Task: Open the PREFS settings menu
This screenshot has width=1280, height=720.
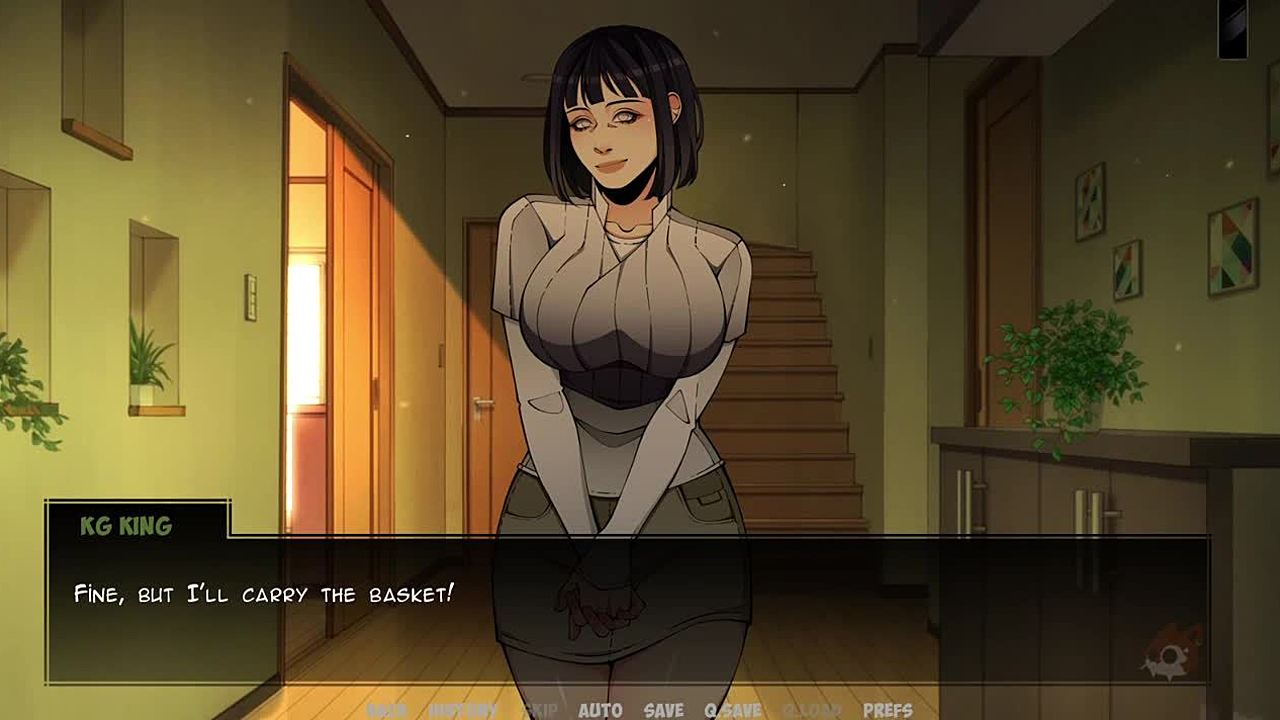Action: tap(887, 710)
